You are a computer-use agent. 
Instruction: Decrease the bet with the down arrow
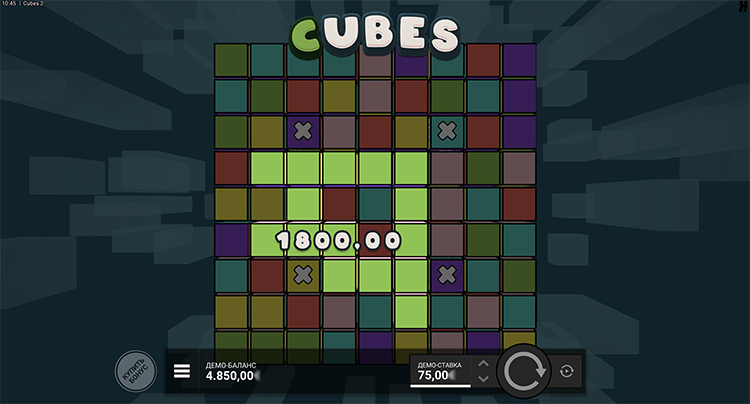click(484, 379)
